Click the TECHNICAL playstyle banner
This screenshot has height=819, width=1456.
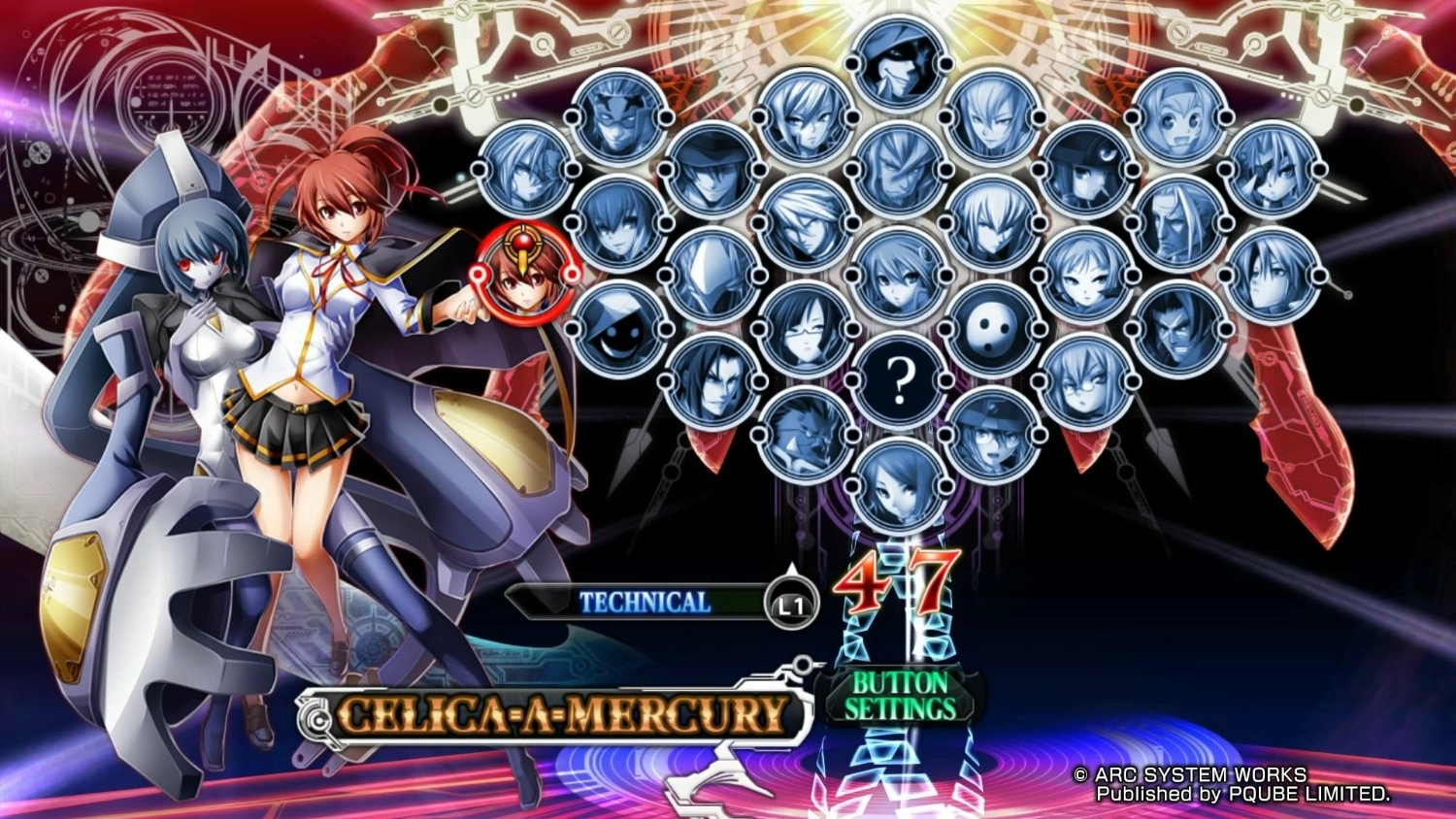pos(645,602)
